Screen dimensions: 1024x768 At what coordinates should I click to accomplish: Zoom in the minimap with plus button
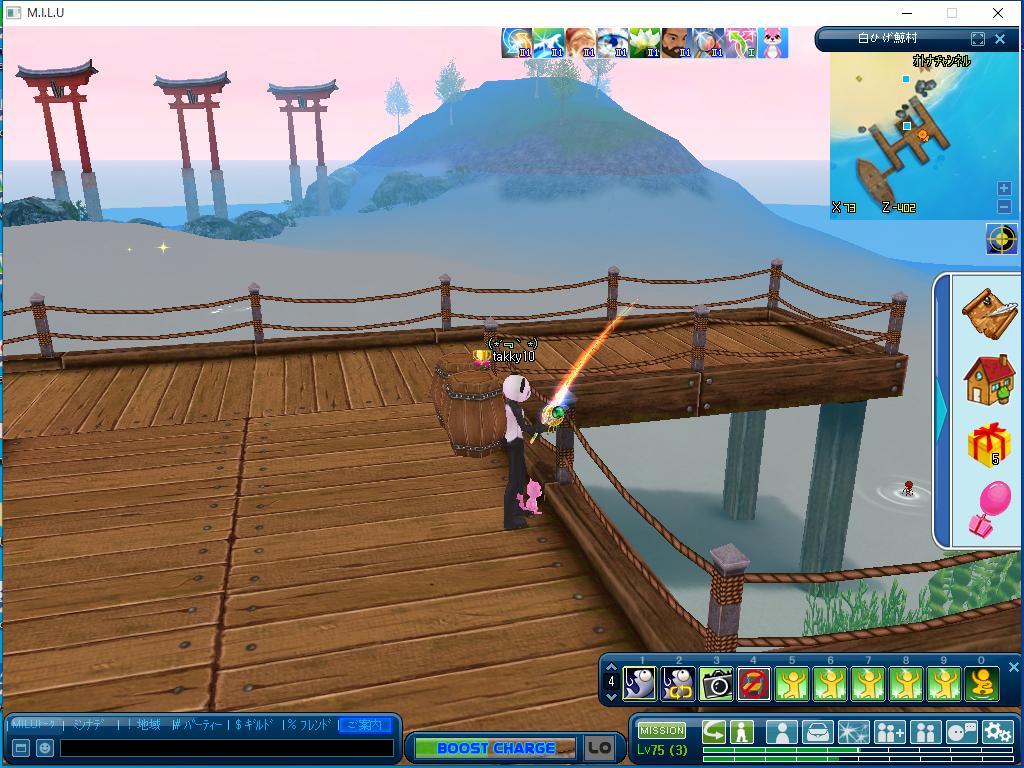click(x=1004, y=188)
